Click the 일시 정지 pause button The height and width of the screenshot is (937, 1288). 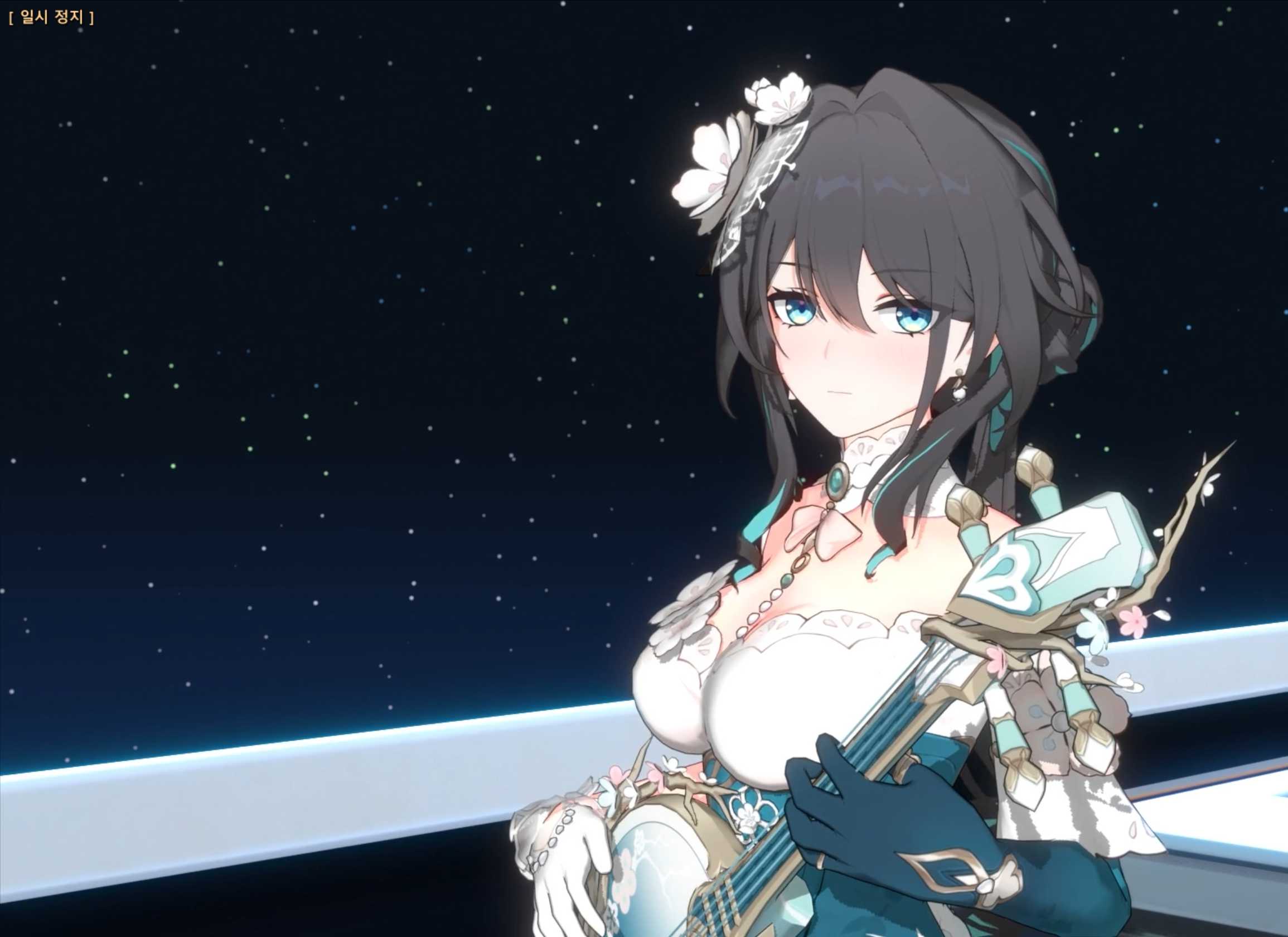click(x=52, y=18)
